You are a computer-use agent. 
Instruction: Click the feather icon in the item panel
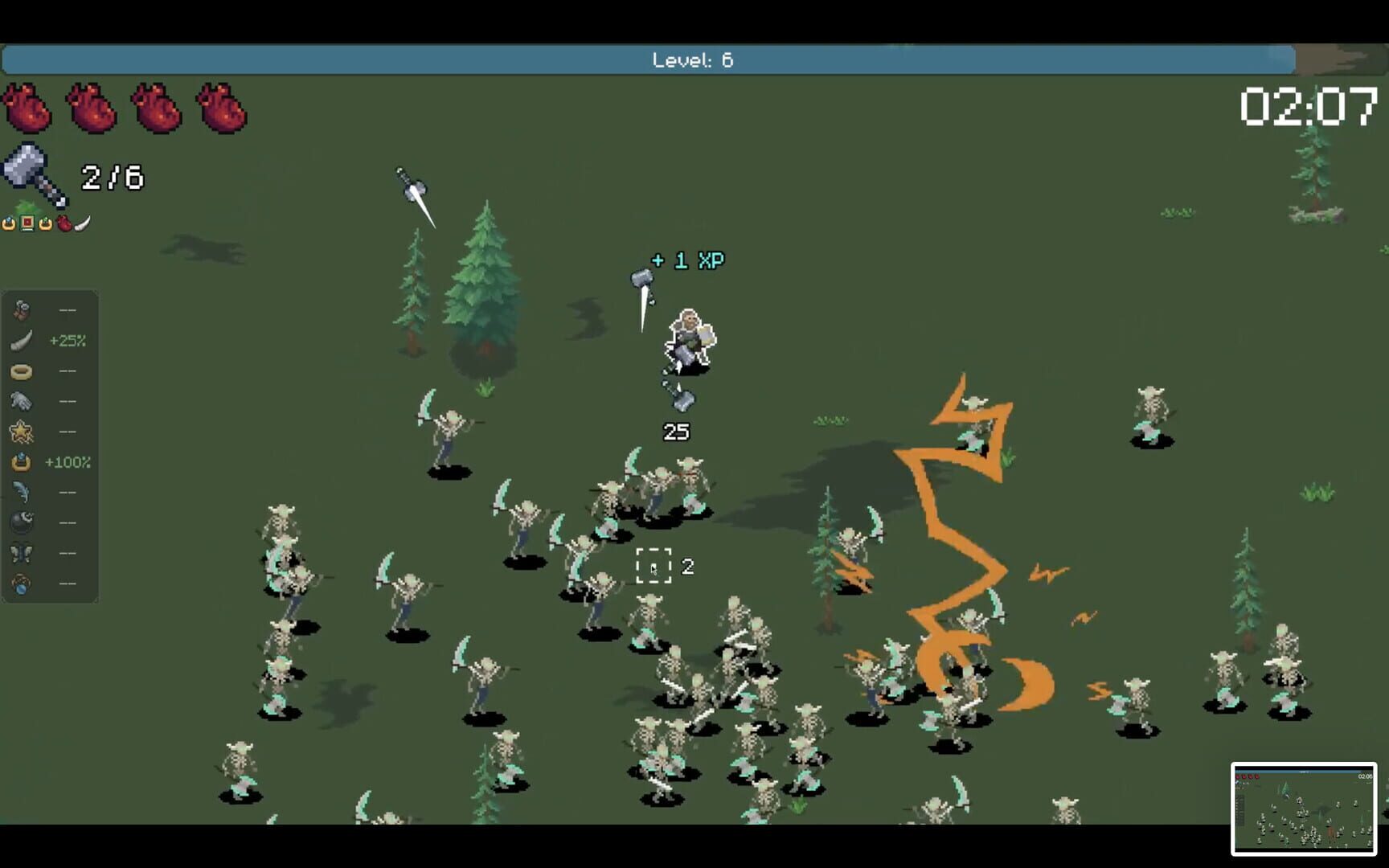point(22,491)
